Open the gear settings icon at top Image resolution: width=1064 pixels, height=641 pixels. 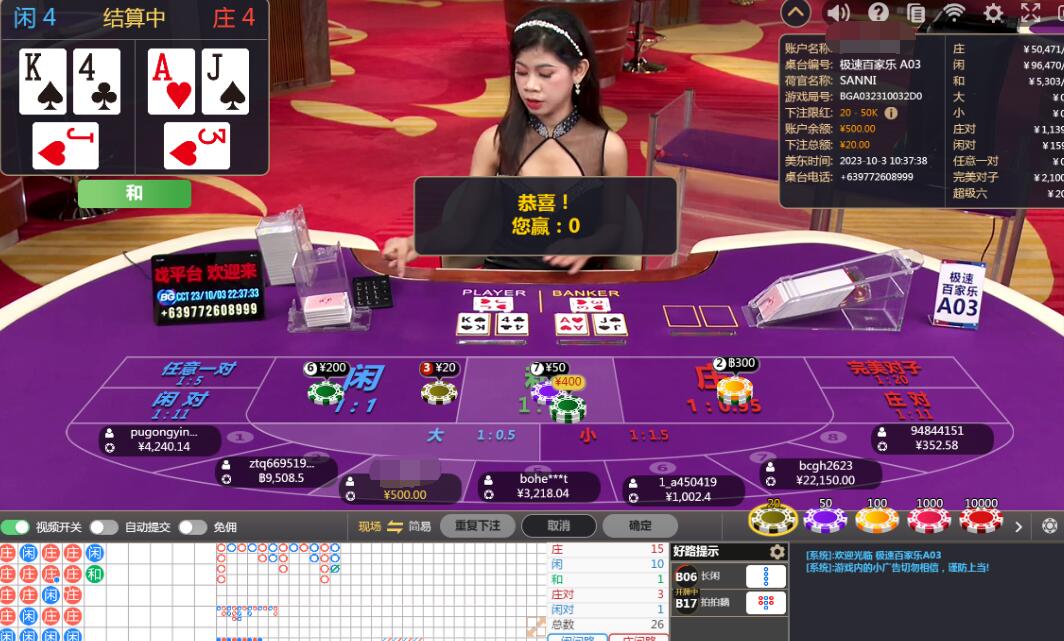(x=993, y=12)
